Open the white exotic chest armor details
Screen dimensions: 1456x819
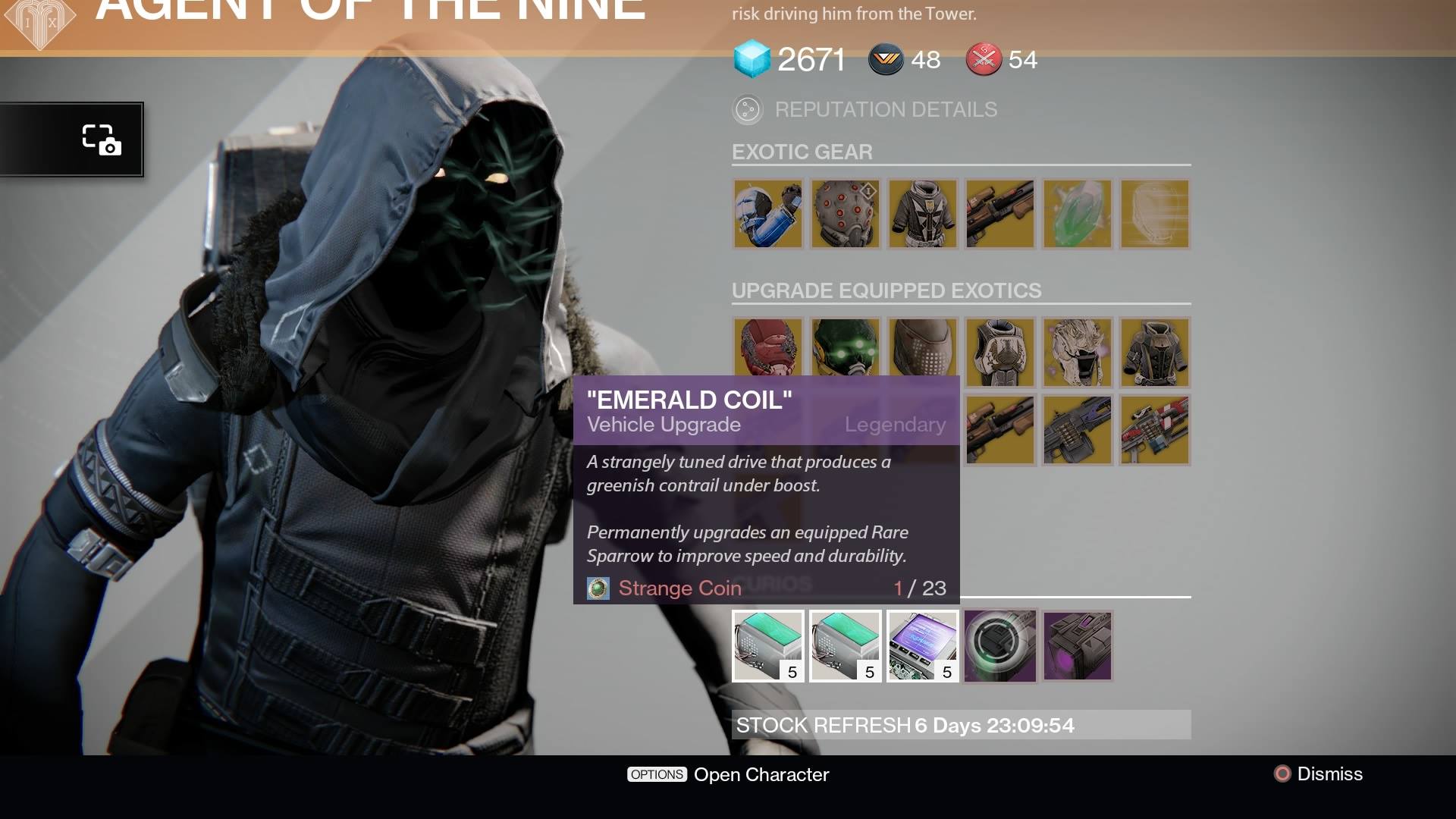tap(922, 215)
